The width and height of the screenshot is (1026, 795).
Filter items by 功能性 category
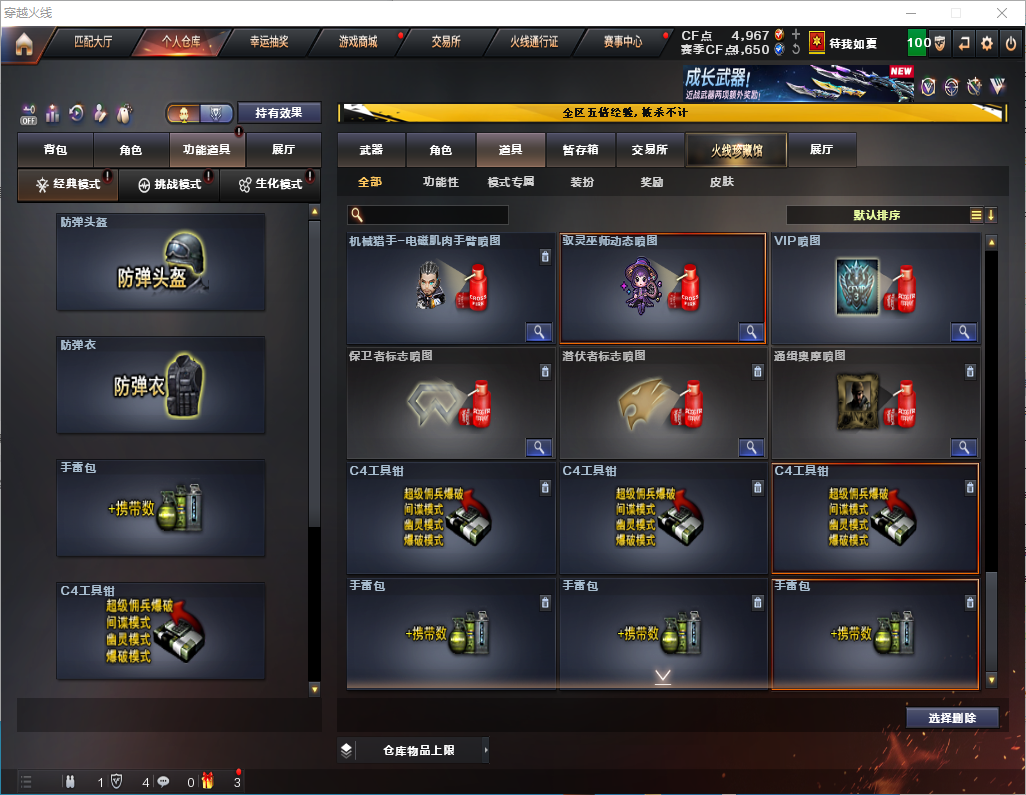point(440,182)
